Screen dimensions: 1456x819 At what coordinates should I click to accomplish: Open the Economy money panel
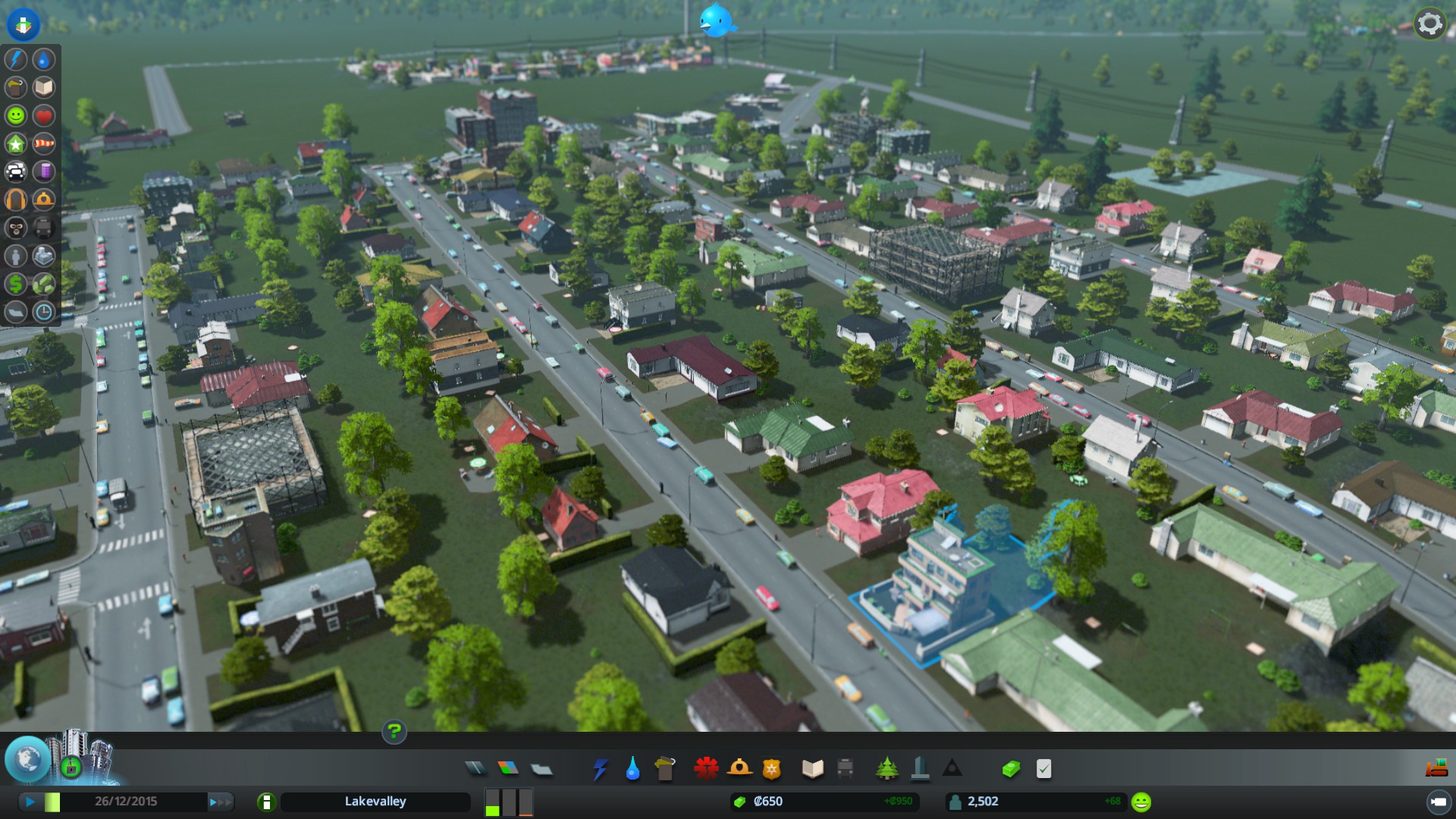1010,769
